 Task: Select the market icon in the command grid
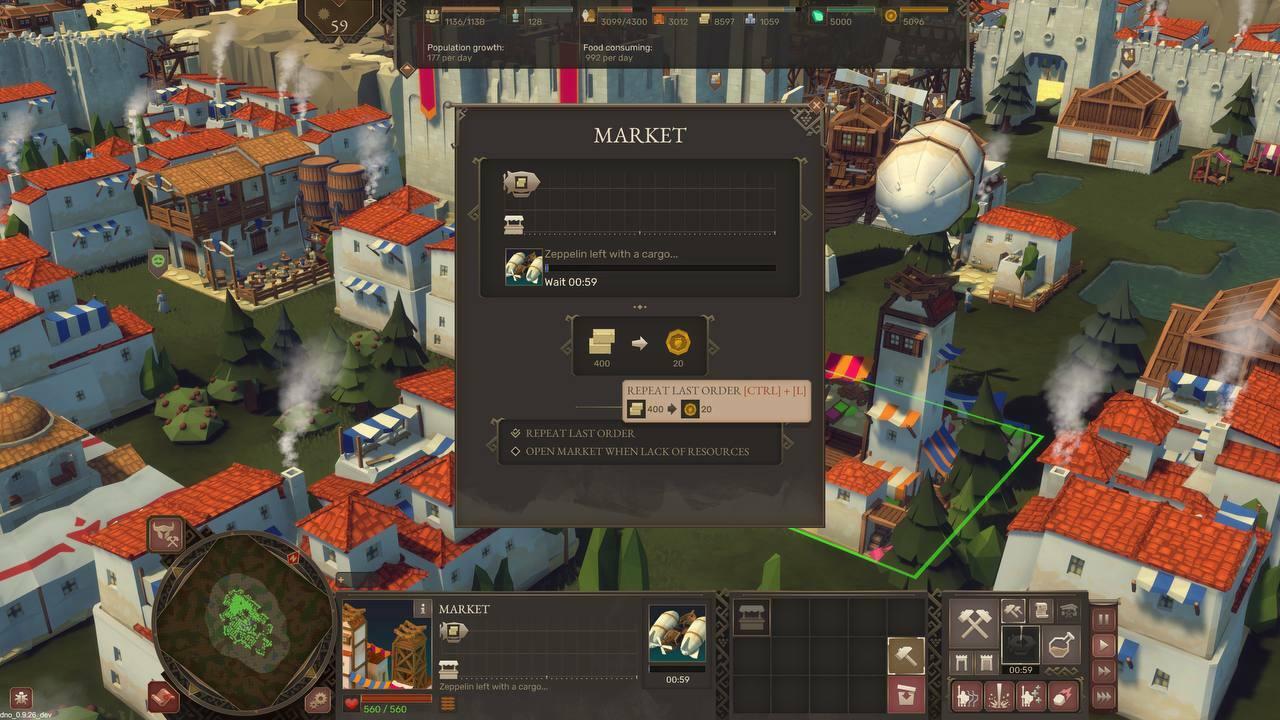(x=752, y=616)
